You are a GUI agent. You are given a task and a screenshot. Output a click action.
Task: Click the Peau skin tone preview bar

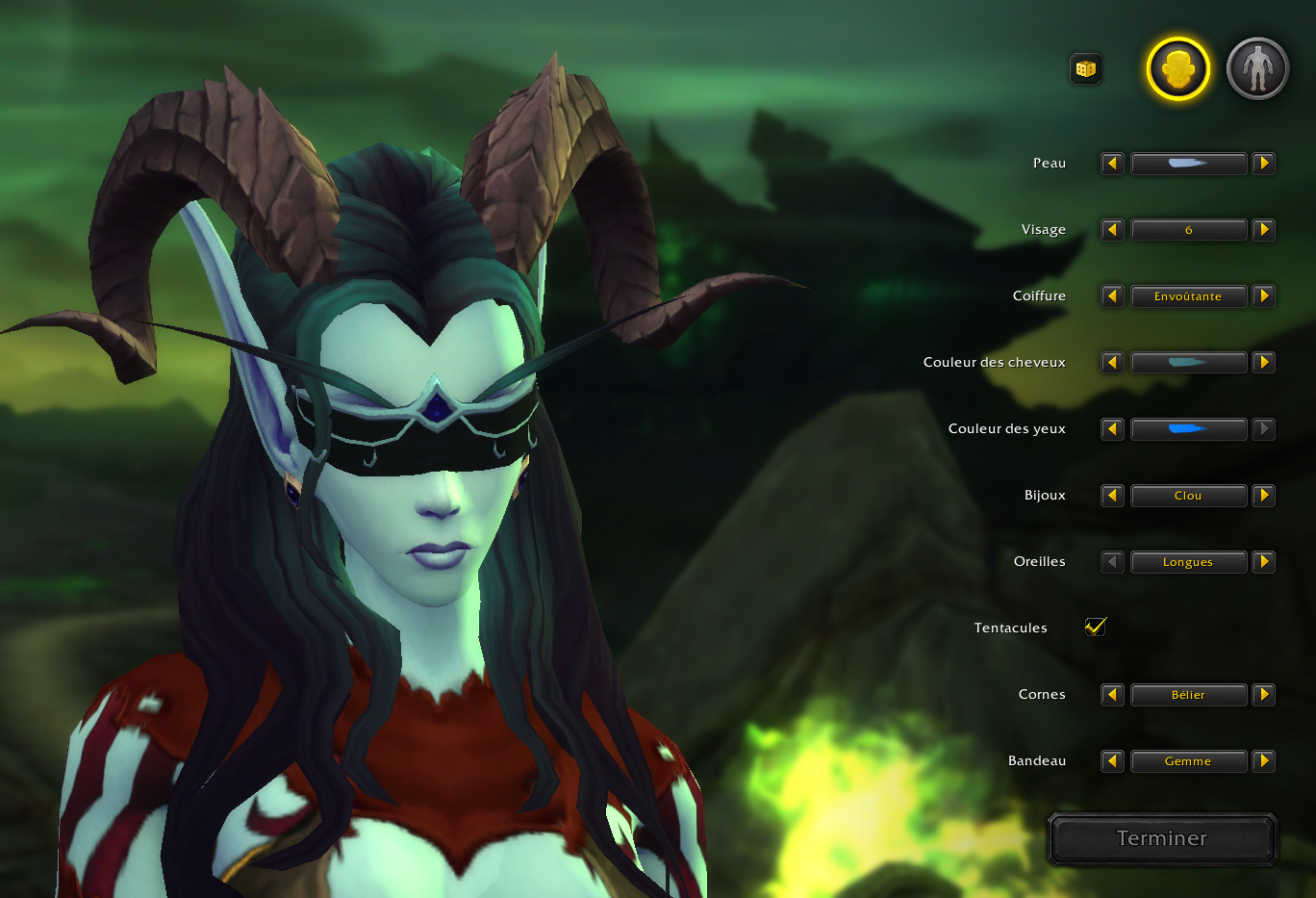click(1189, 163)
